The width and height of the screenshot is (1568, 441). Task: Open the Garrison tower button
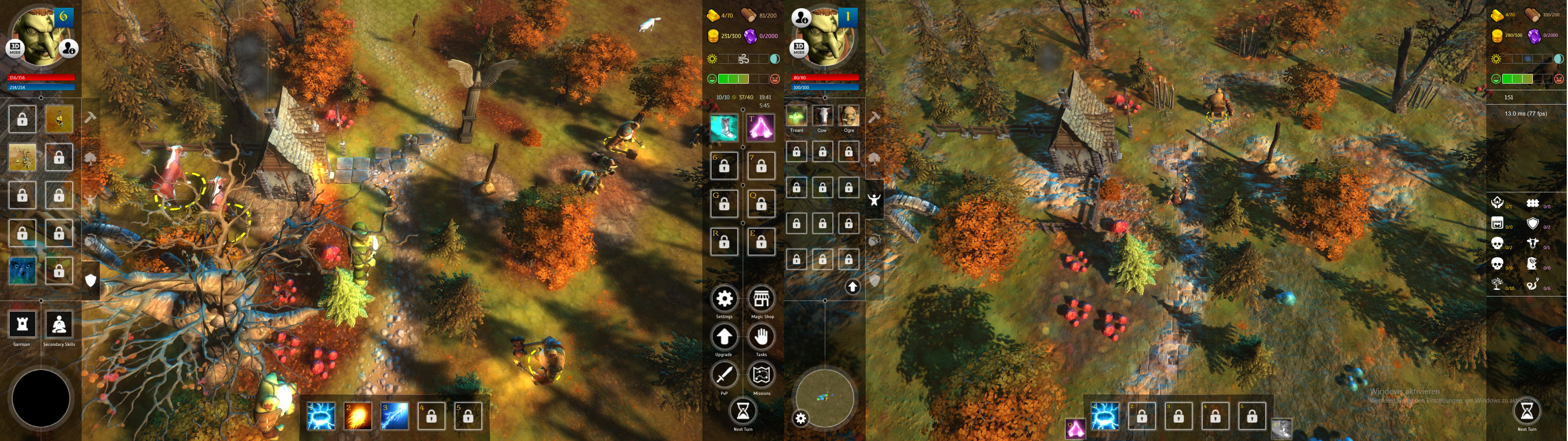tap(22, 325)
